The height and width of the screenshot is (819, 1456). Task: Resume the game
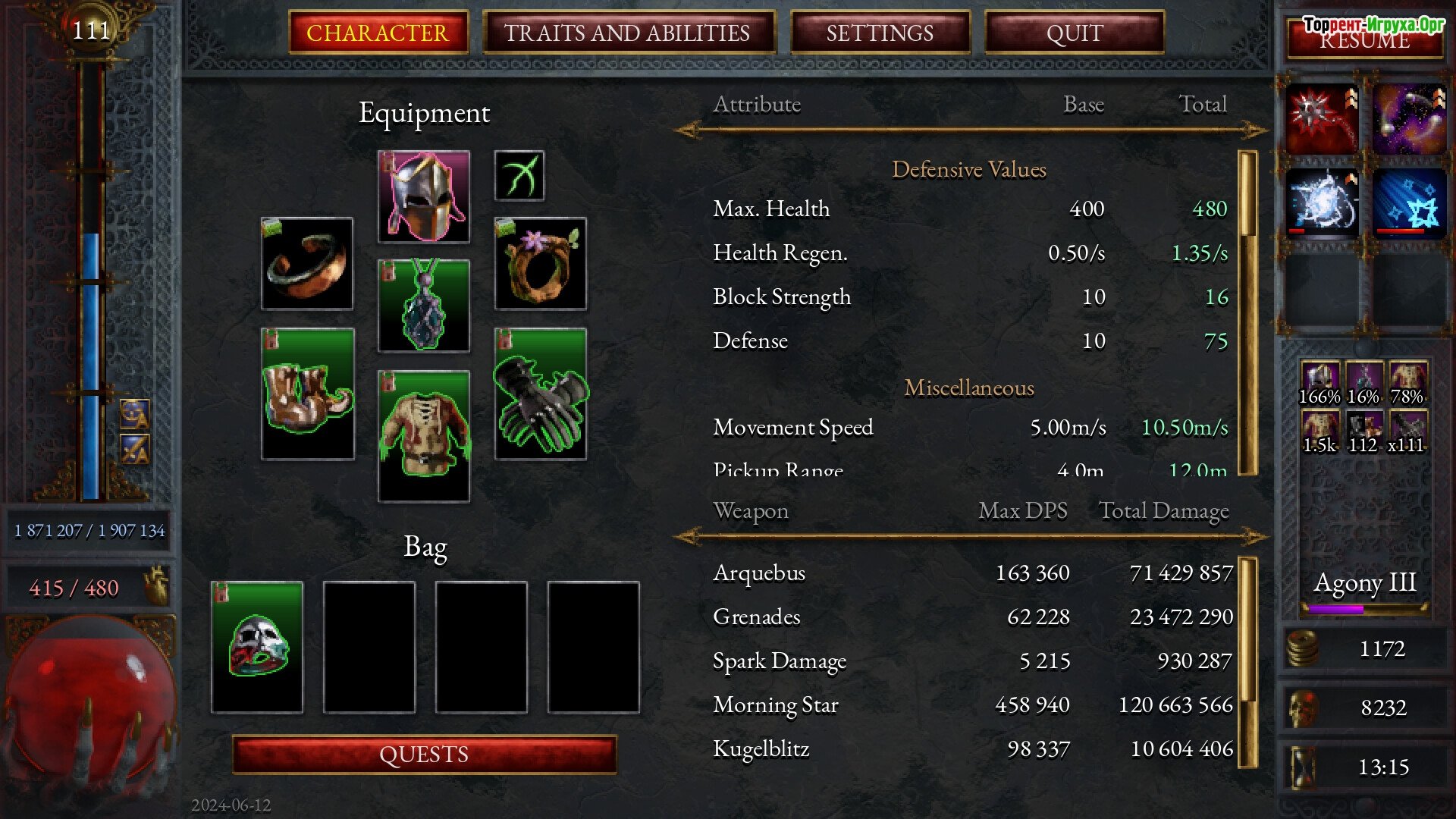click(x=1364, y=39)
